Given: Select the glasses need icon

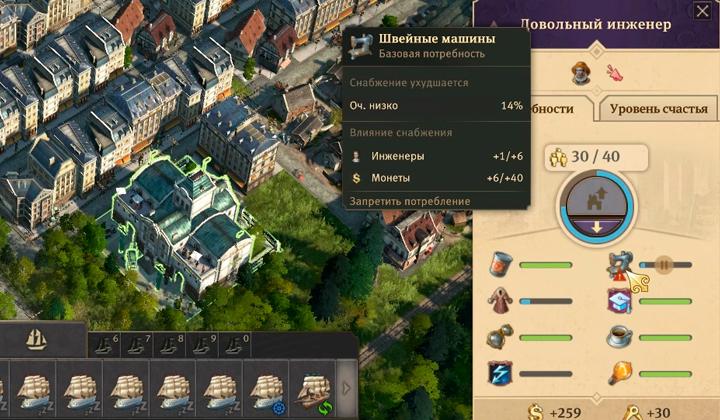Looking at the screenshot, I should click(x=501, y=337).
